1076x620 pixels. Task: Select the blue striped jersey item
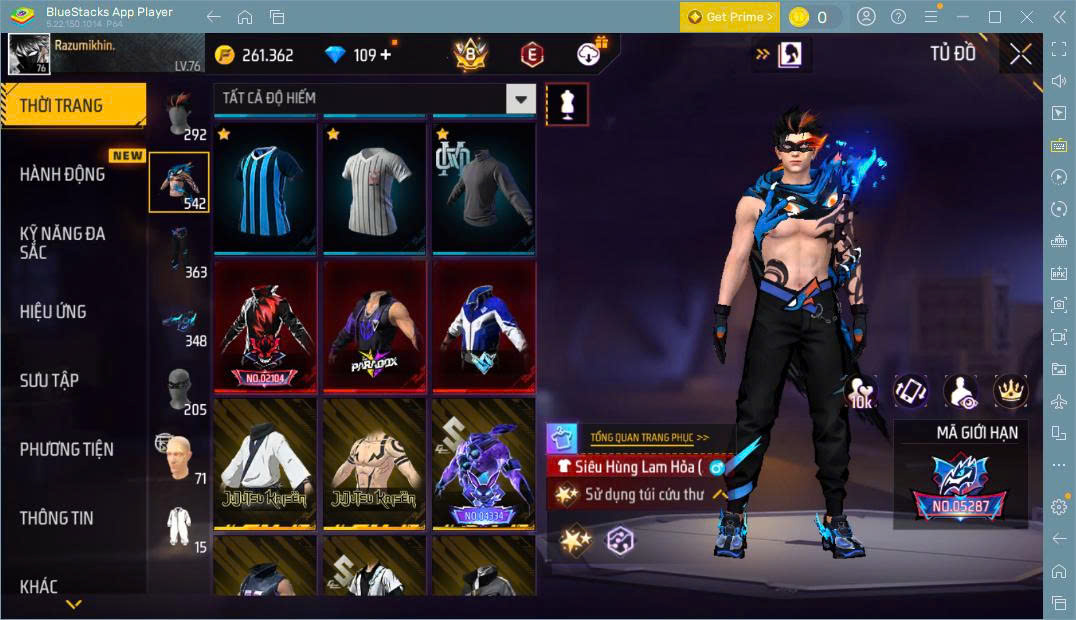(265, 188)
